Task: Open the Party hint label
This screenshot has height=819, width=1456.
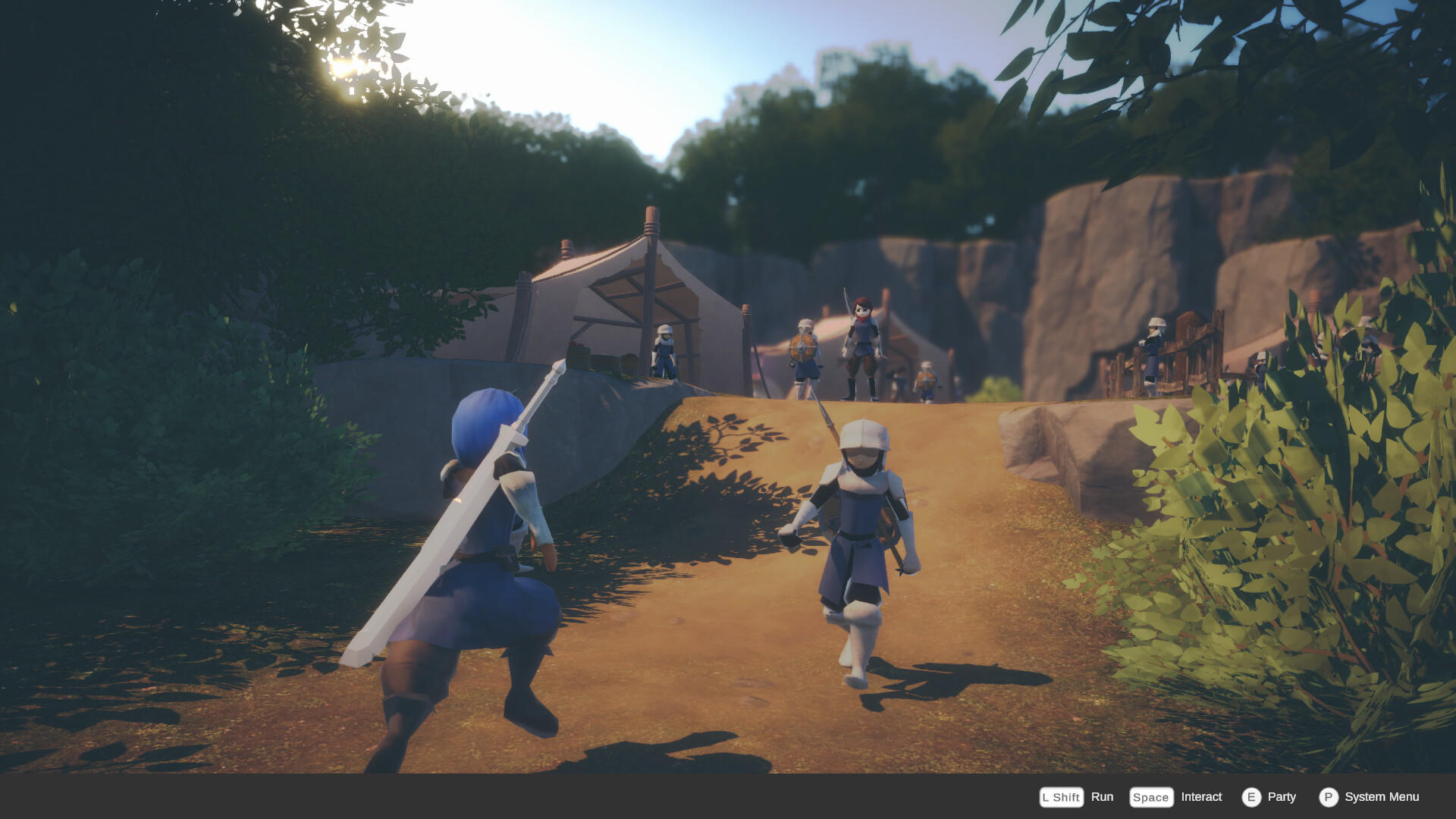Action: [x=1280, y=797]
